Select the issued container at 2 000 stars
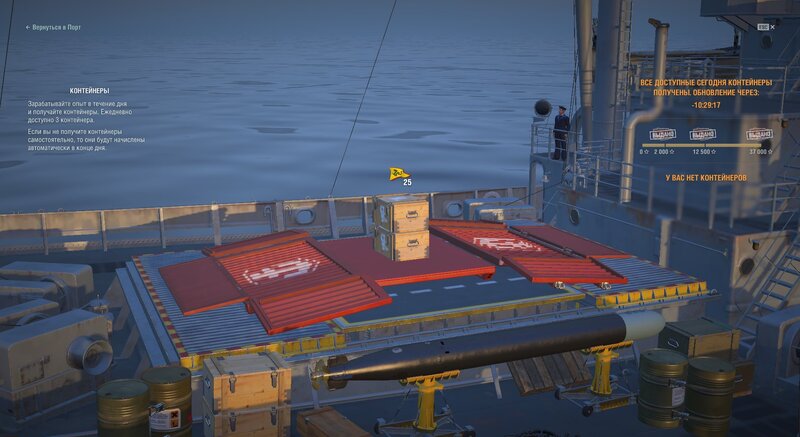 [662, 134]
